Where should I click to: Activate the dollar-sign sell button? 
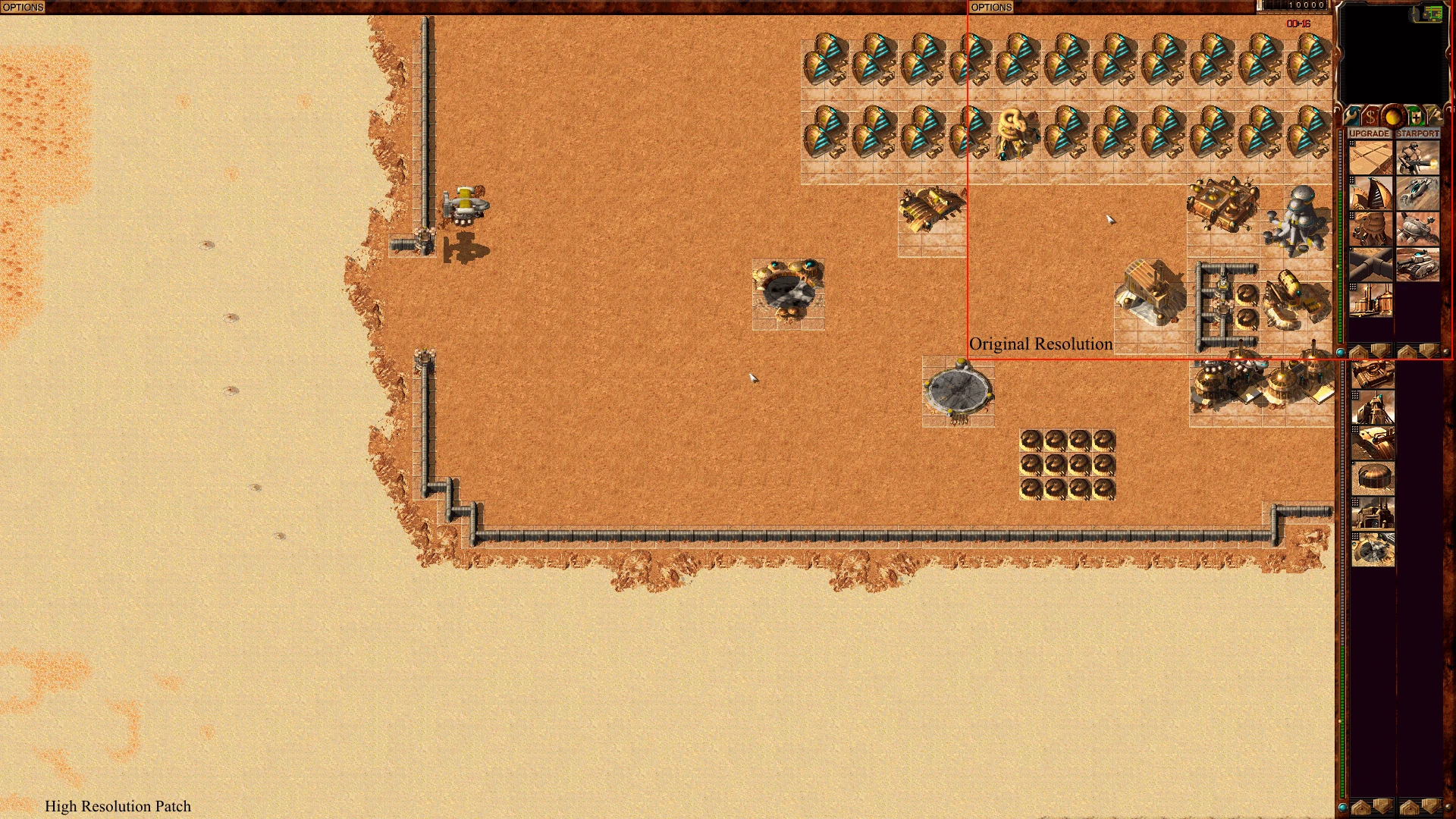(1371, 116)
